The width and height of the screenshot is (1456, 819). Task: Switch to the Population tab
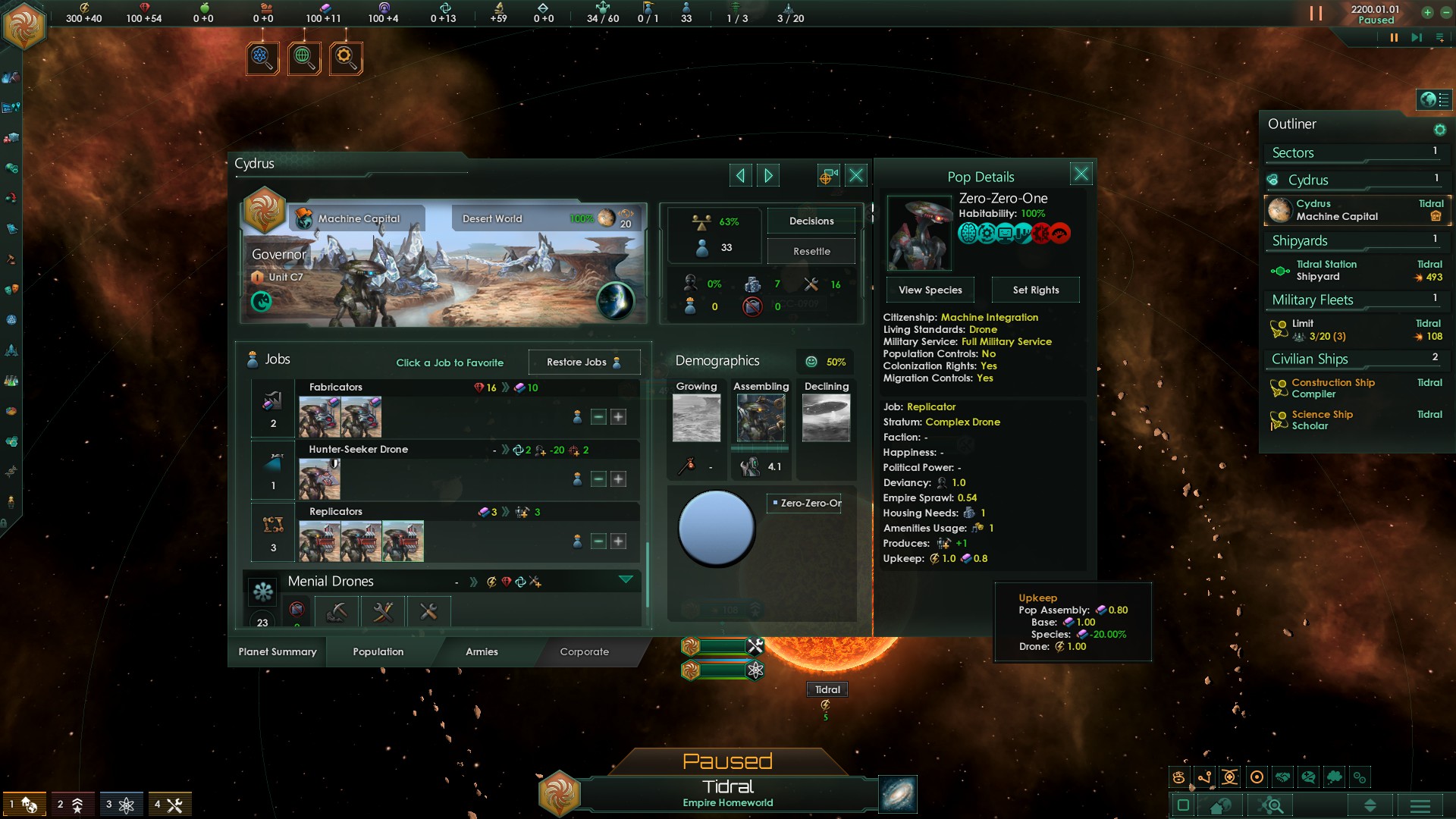pyautogui.click(x=377, y=652)
